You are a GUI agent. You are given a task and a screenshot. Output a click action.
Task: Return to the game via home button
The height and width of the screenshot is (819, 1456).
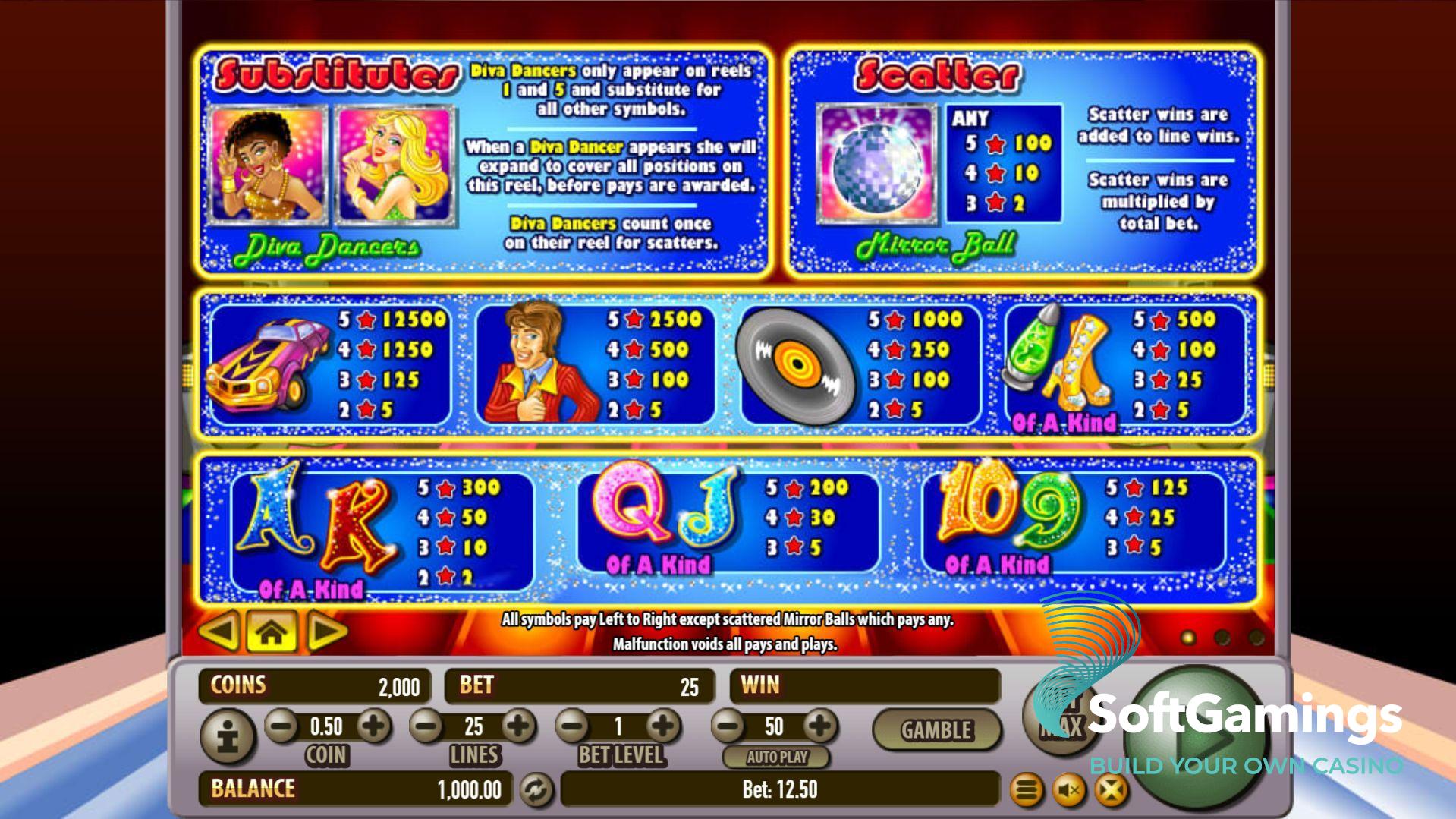[272, 632]
